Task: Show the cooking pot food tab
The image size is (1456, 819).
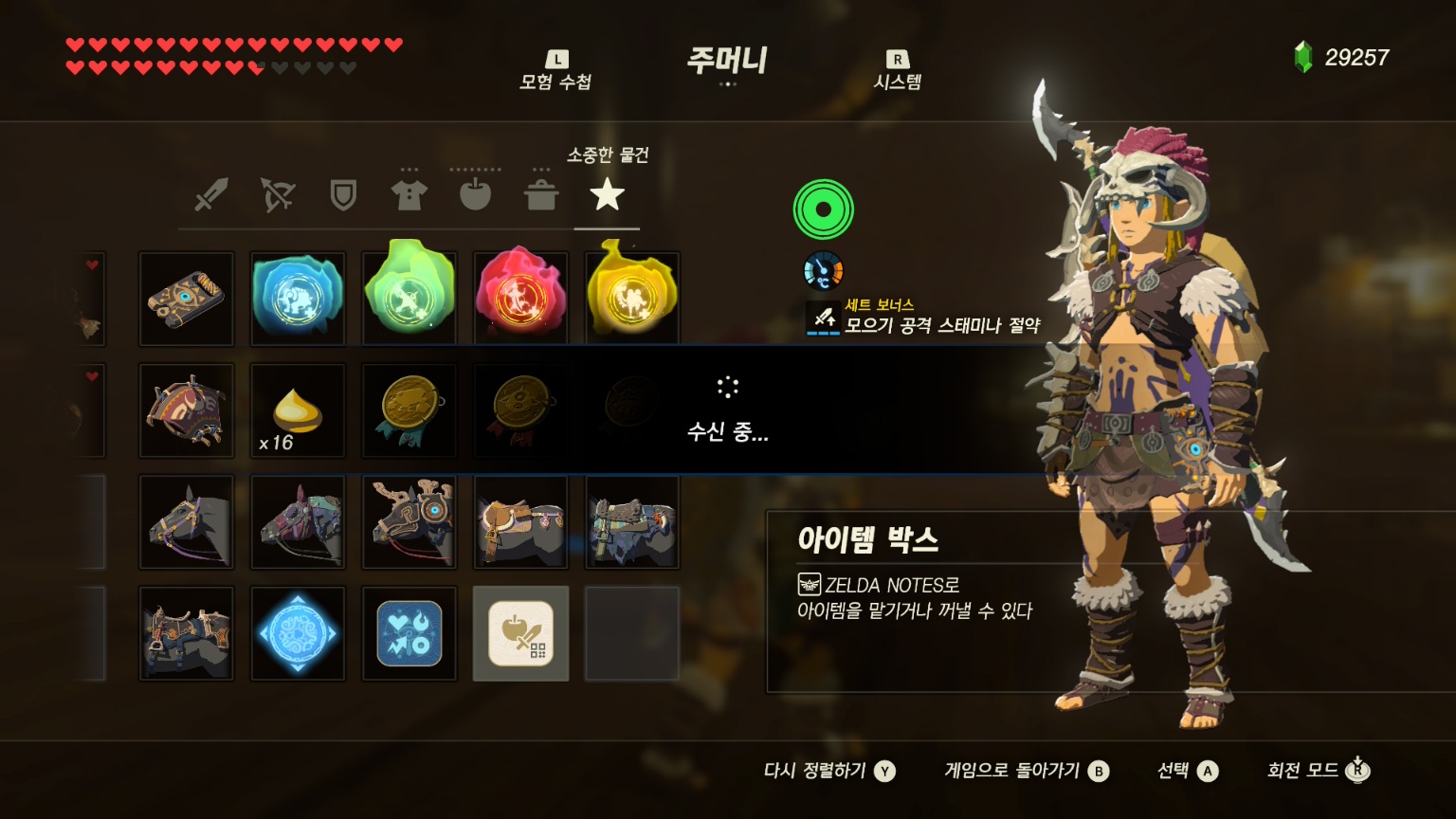Action: point(541,194)
